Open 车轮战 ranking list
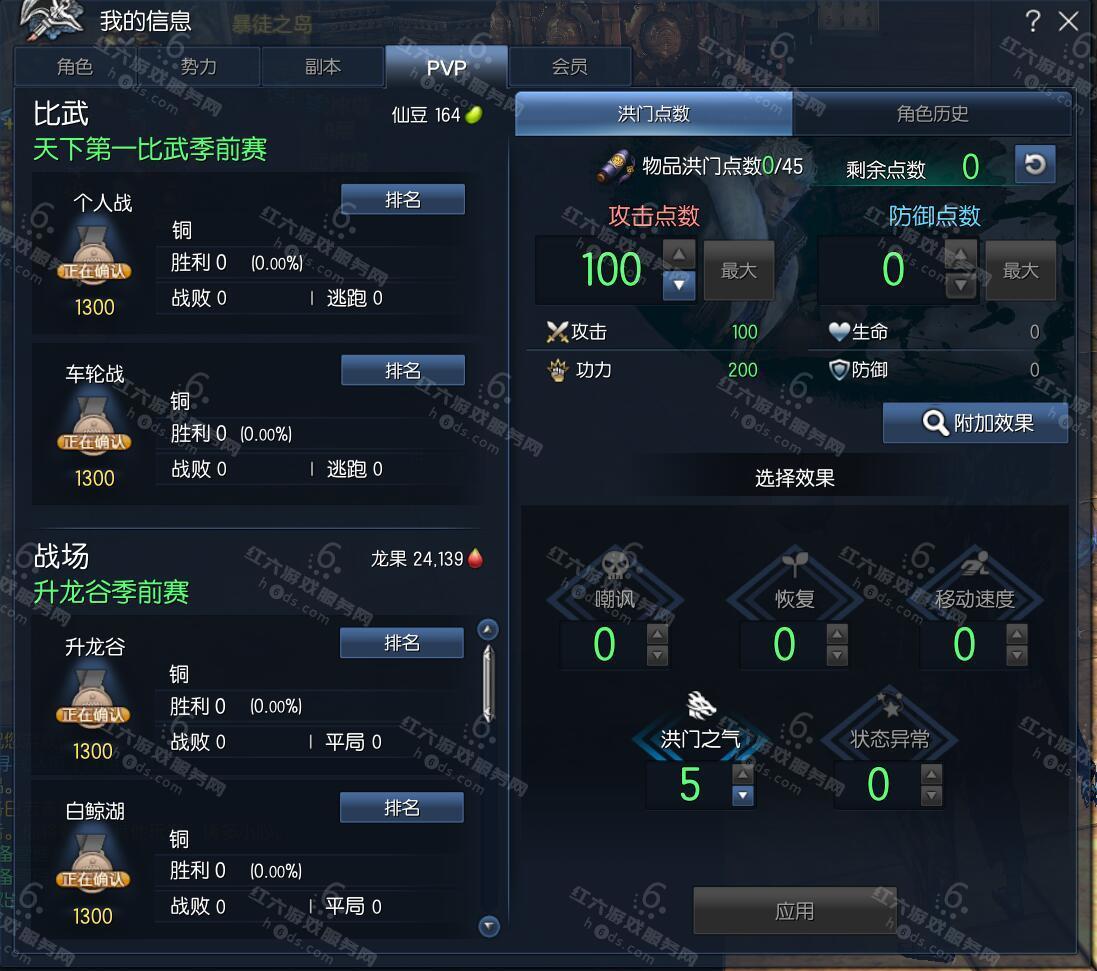Screen dimensions: 1097x971 click(x=402, y=371)
